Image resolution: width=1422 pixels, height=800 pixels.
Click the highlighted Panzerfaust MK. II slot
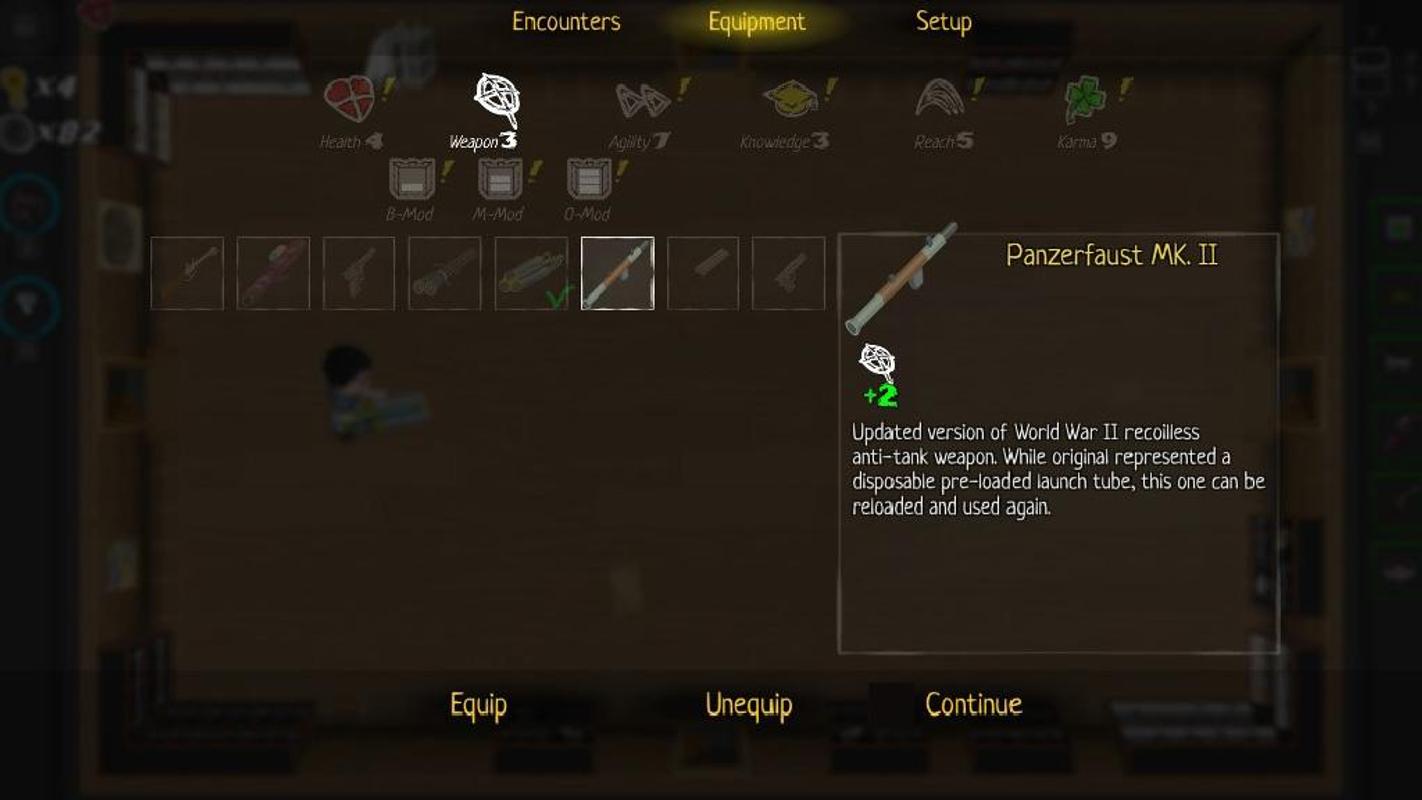[617, 273]
